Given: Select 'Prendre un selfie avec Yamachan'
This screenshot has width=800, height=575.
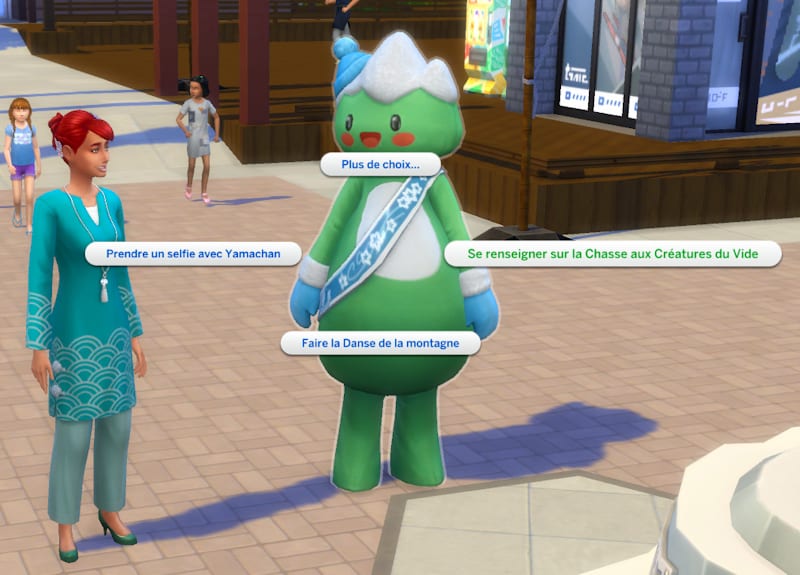Looking at the screenshot, I should pyautogui.click(x=193, y=254).
